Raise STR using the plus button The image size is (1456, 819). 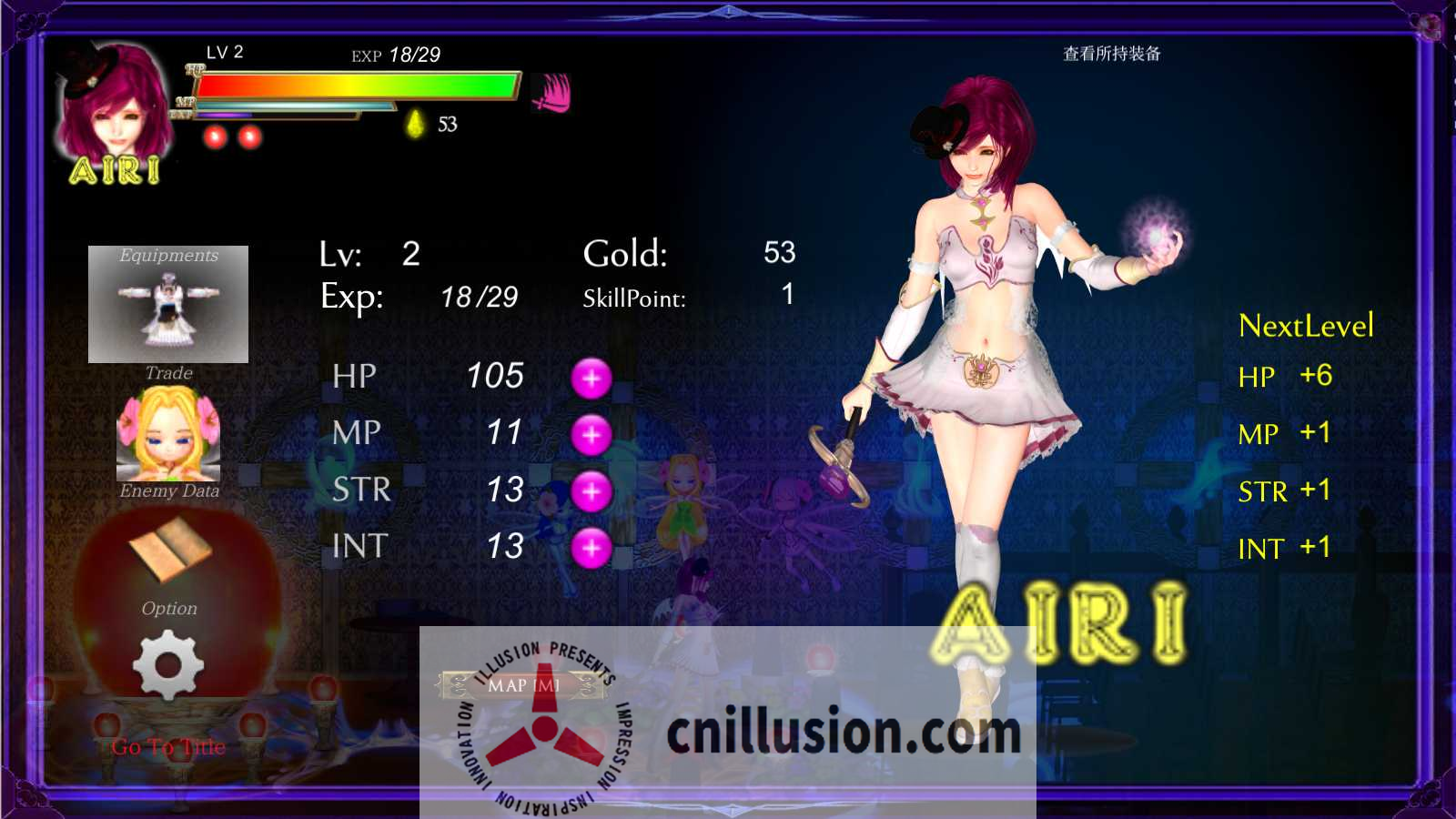(x=592, y=491)
